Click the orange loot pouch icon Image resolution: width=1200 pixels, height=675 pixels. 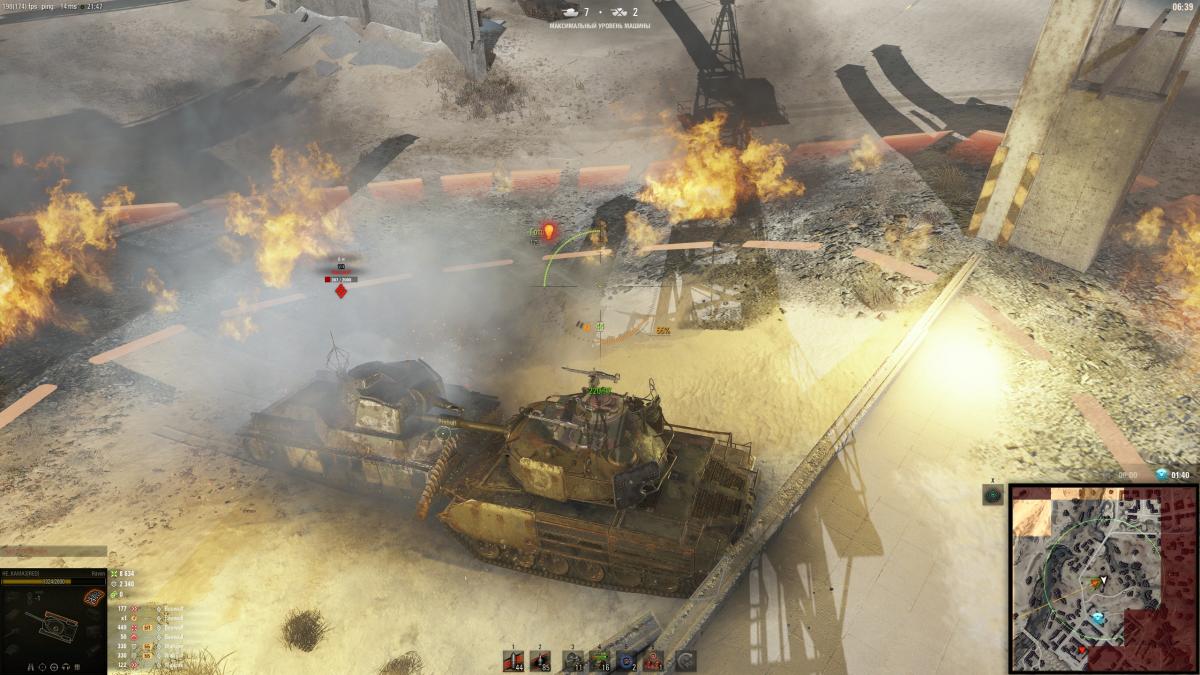[94, 597]
